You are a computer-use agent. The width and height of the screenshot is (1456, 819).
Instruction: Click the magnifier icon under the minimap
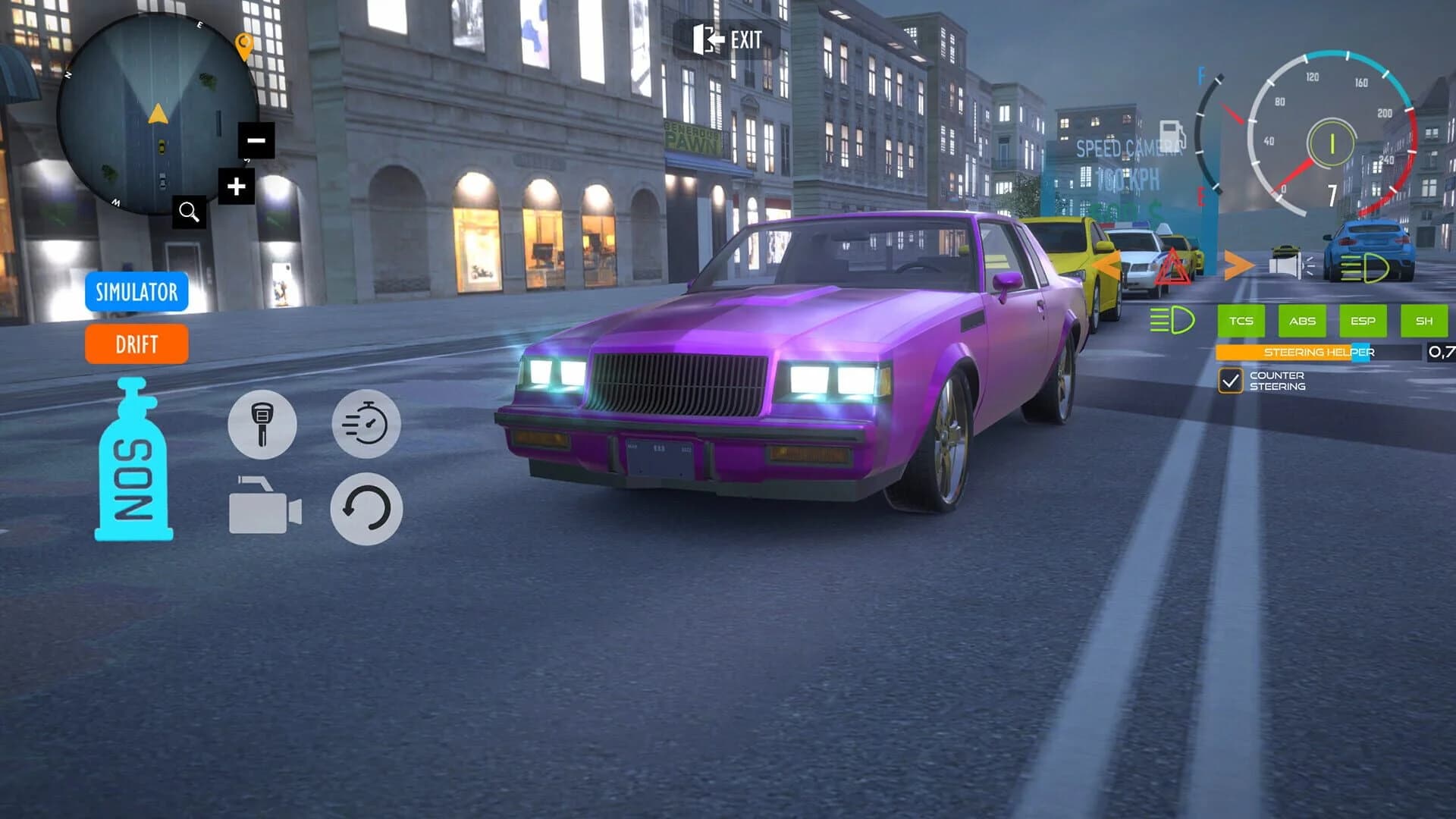point(189,212)
